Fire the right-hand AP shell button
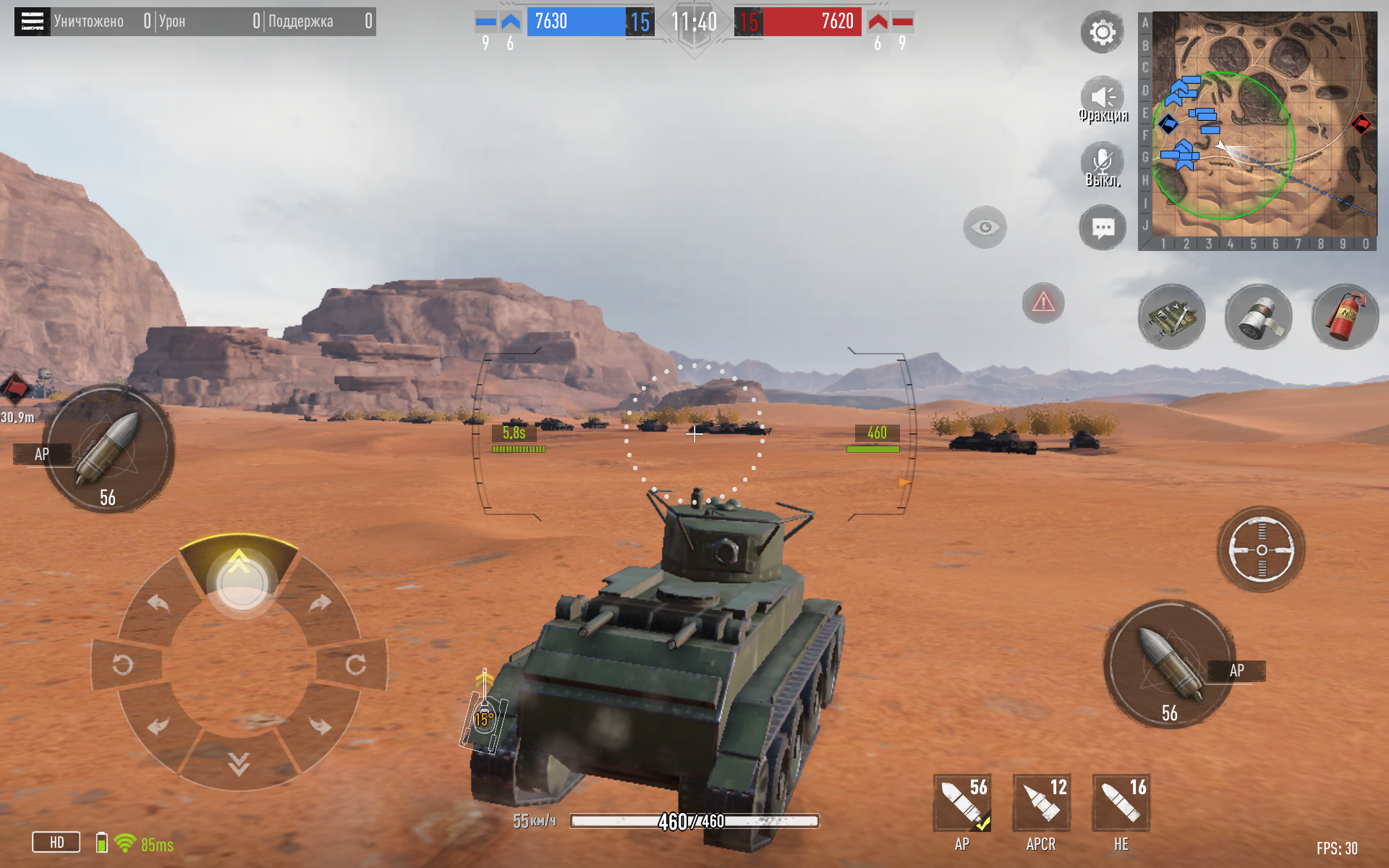This screenshot has height=868, width=1389. click(1169, 663)
